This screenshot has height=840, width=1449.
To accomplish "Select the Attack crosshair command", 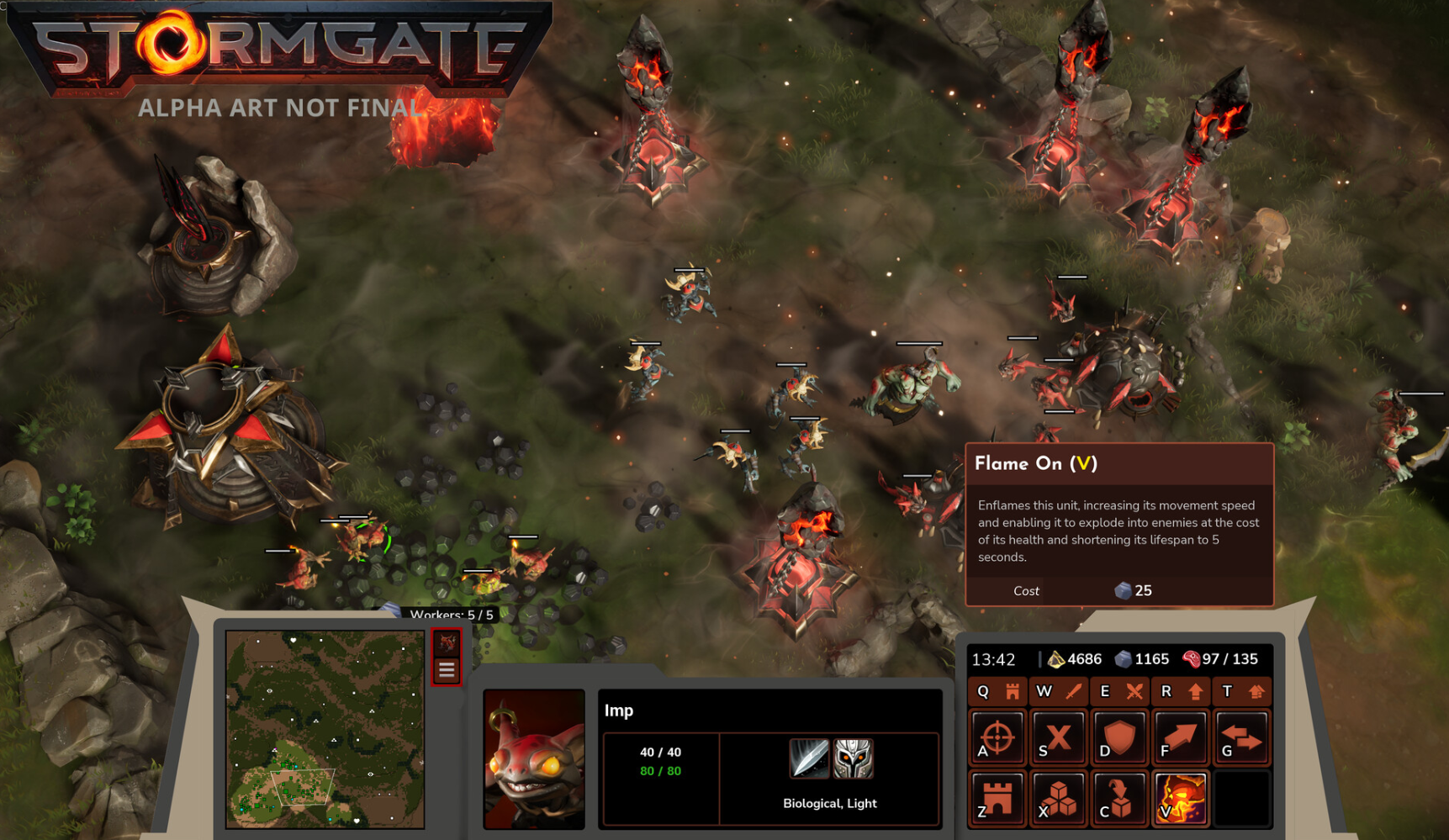I will 997,738.
